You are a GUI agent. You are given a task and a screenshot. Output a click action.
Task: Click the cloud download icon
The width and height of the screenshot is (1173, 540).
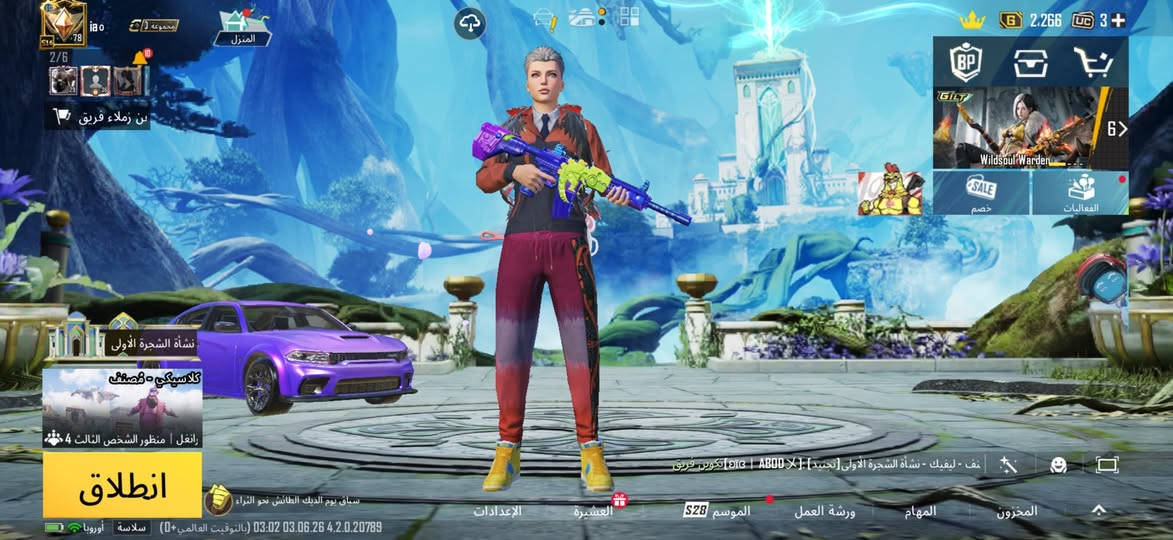(471, 23)
